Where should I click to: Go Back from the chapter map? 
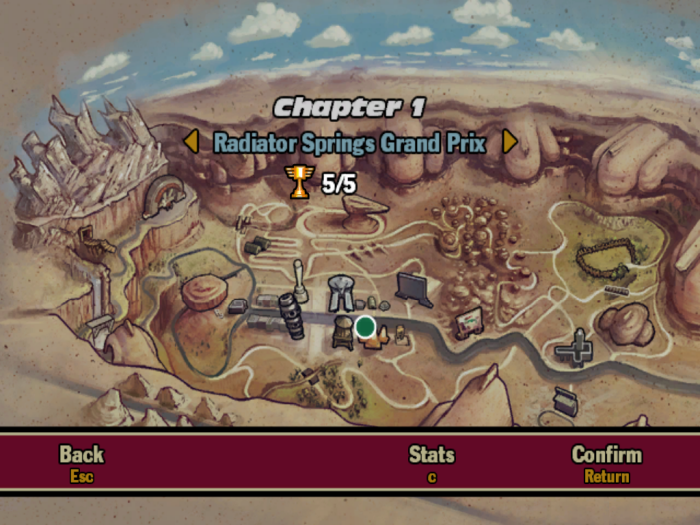pyautogui.click(x=81, y=463)
